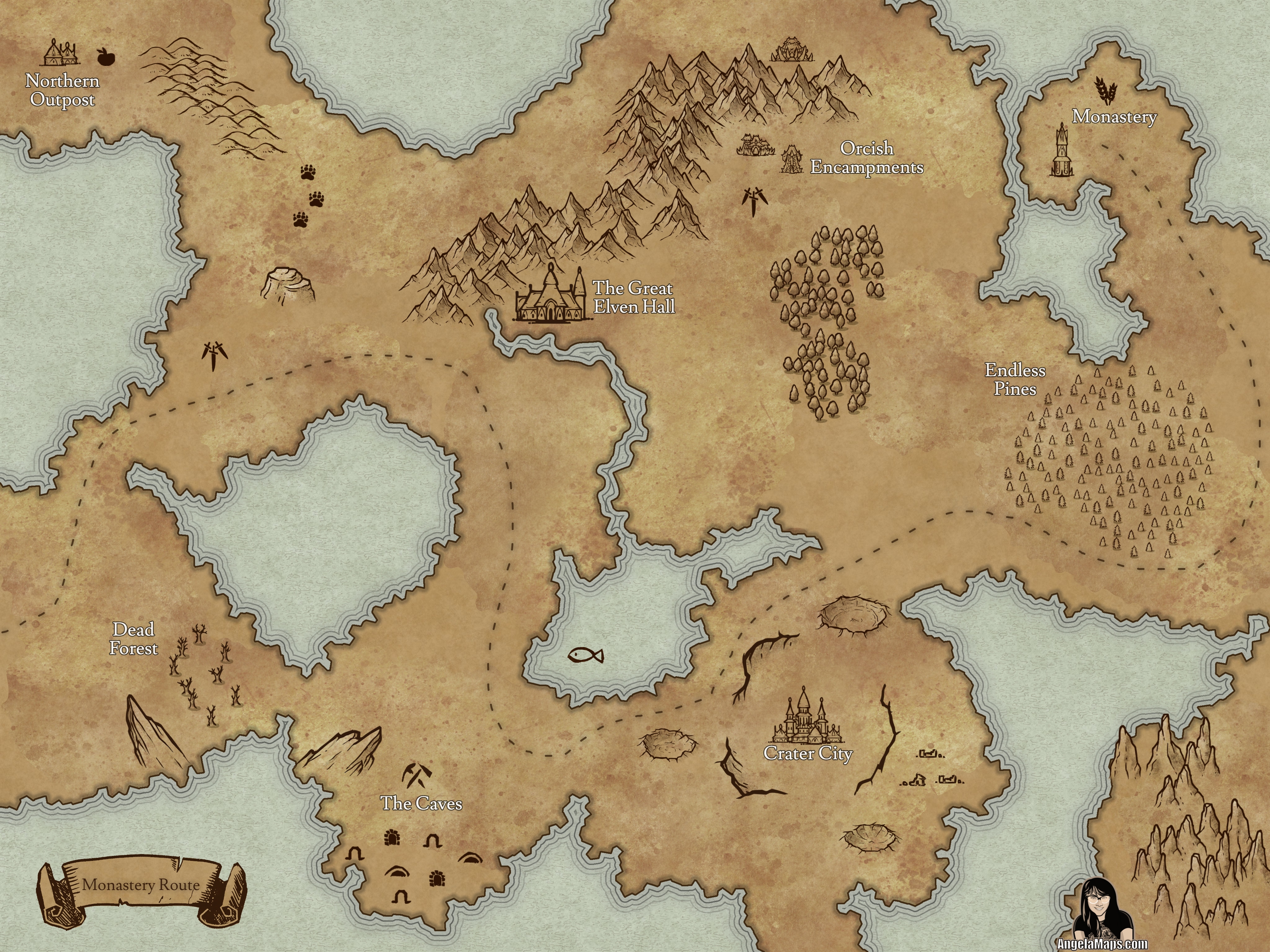Select the Crater City castle marker
Image resolution: width=1270 pixels, height=952 pixels.
[807, 716]
